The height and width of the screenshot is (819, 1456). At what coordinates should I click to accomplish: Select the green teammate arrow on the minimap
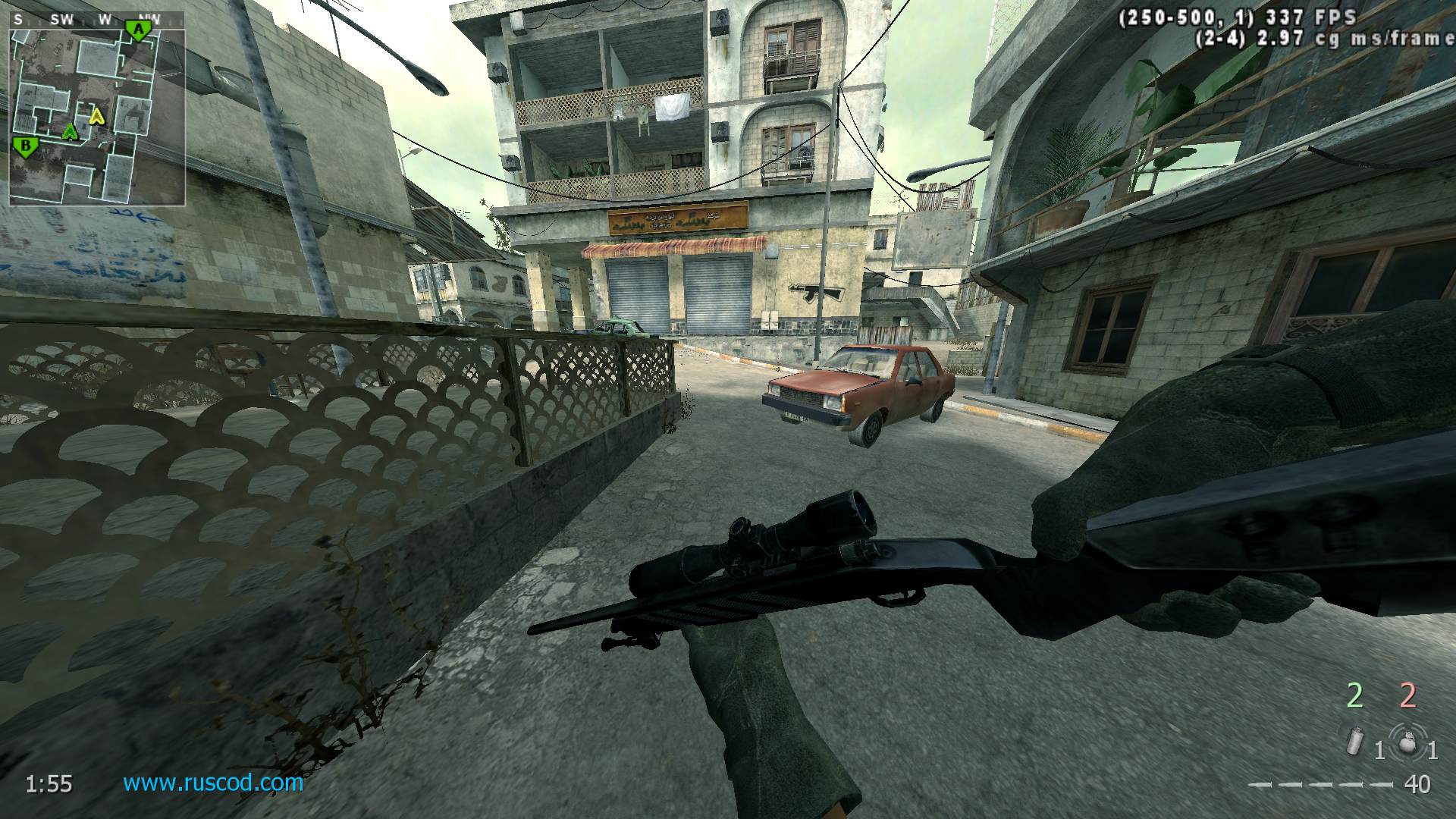point(71,132)
